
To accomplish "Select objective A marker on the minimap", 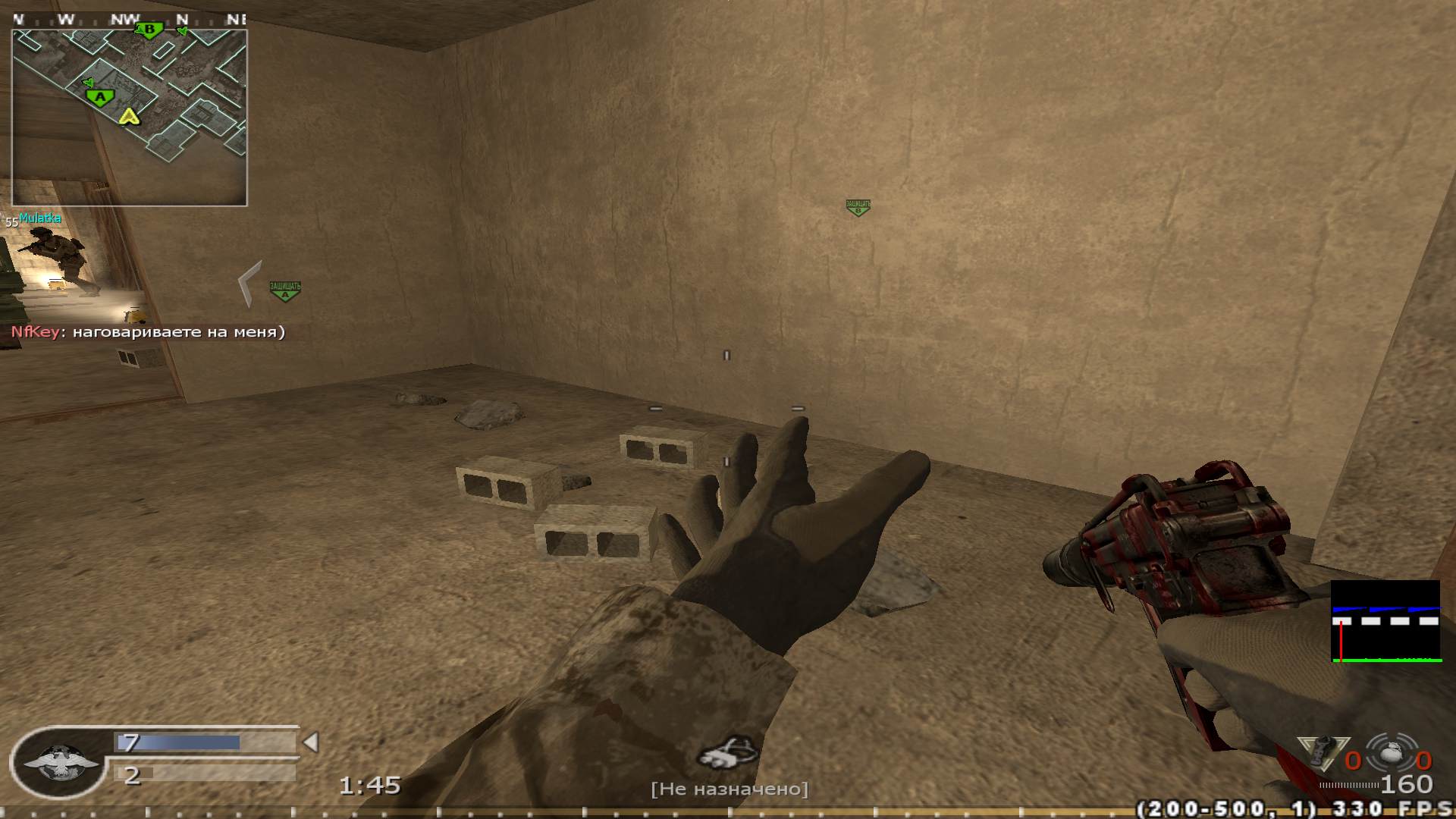I will tap(99, 97).
